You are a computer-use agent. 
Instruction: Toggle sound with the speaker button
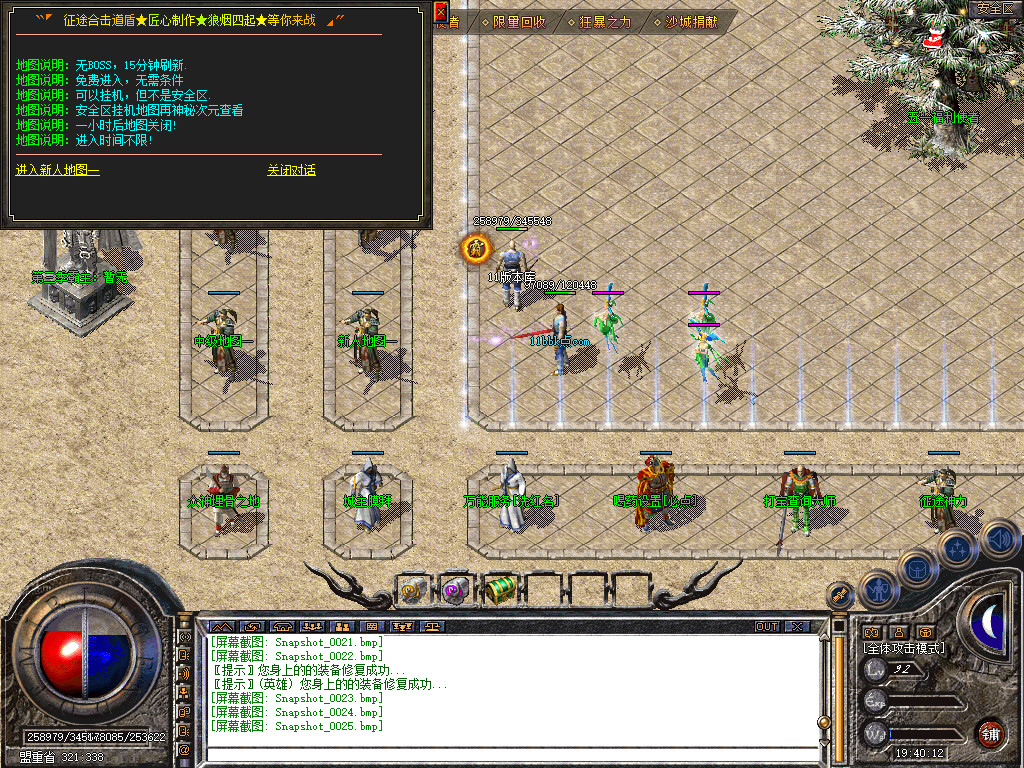(998, 538)
